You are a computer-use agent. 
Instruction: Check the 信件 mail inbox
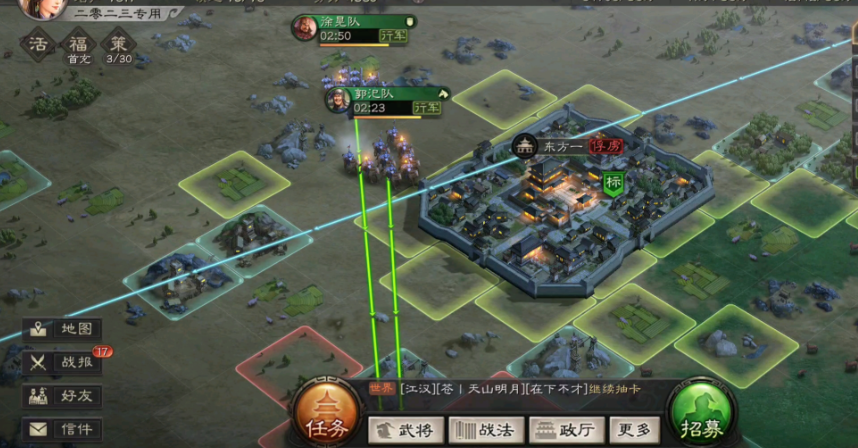pos(63,429)
